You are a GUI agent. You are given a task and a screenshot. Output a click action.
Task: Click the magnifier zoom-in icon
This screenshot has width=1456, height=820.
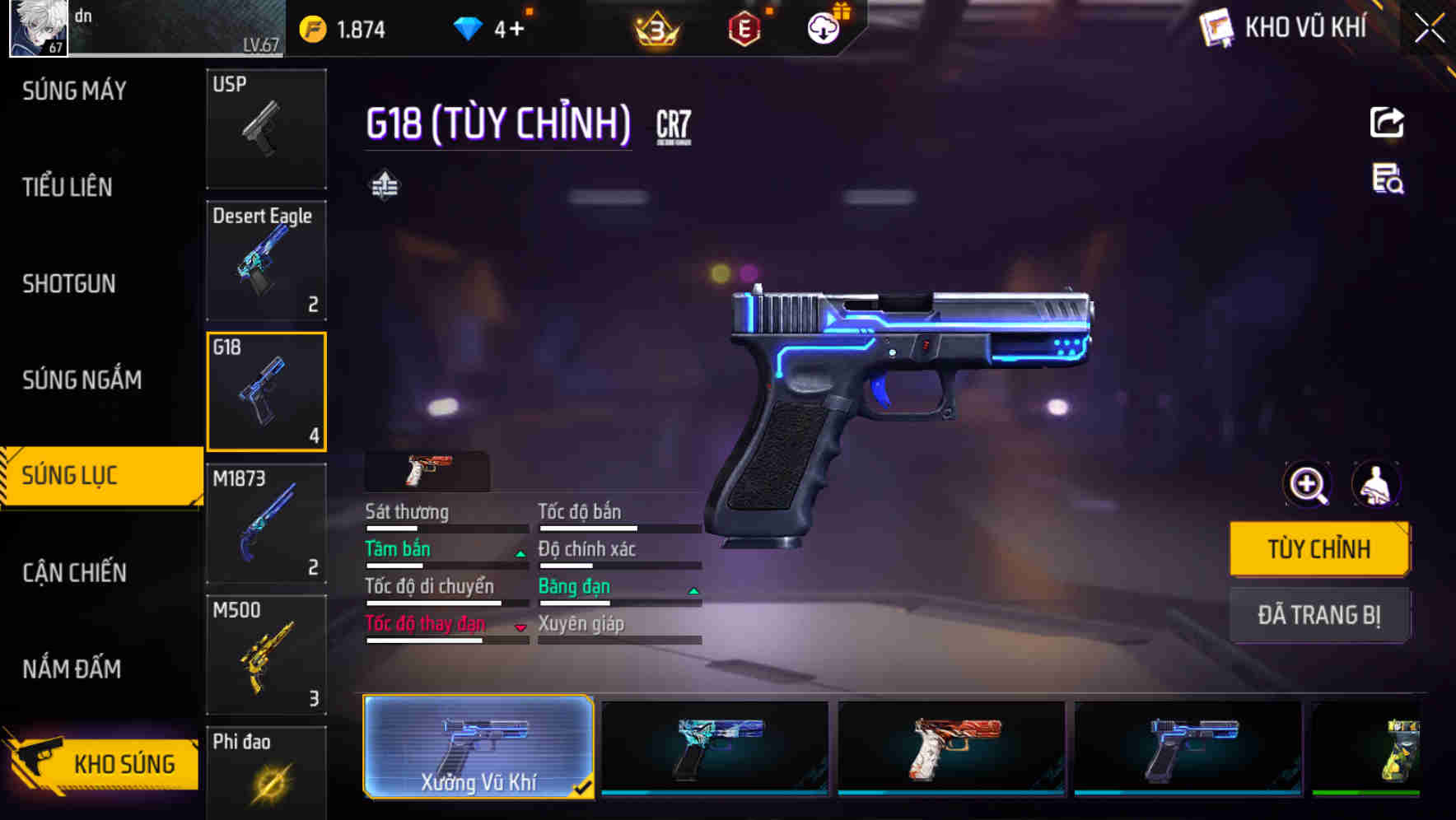click(x=1306, y=484)
